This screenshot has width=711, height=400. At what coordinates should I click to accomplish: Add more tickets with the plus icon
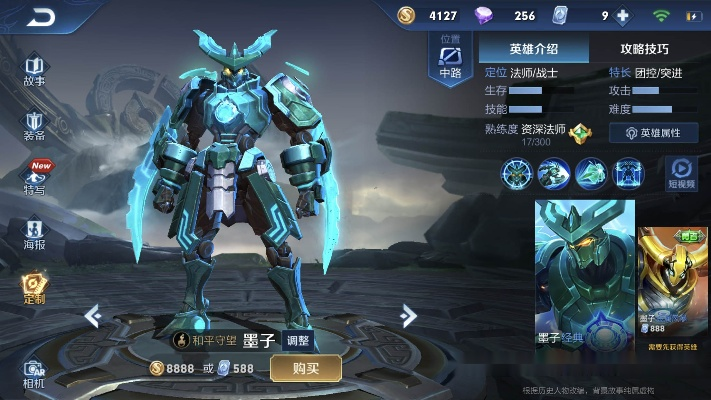623,16
